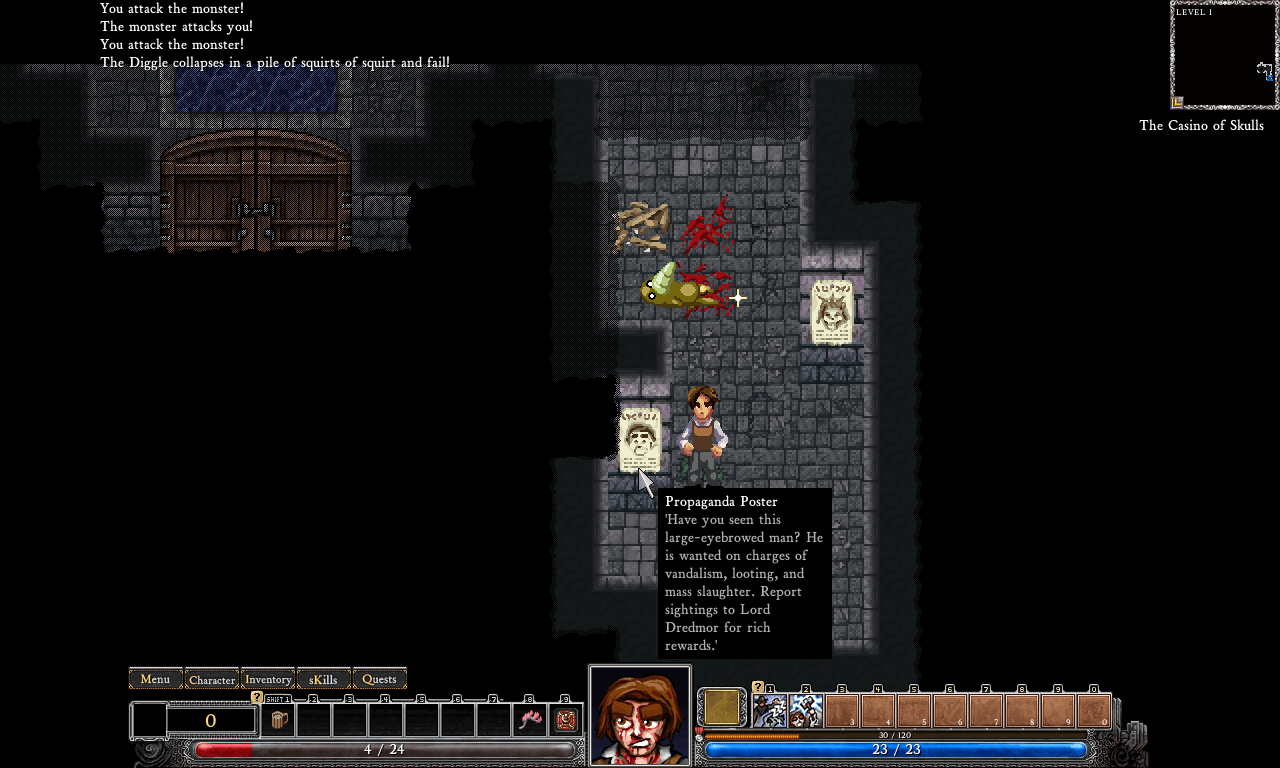Activate the lightning hammer skill in slot 2
The image size is (1280, 768).
coord(806,711)
